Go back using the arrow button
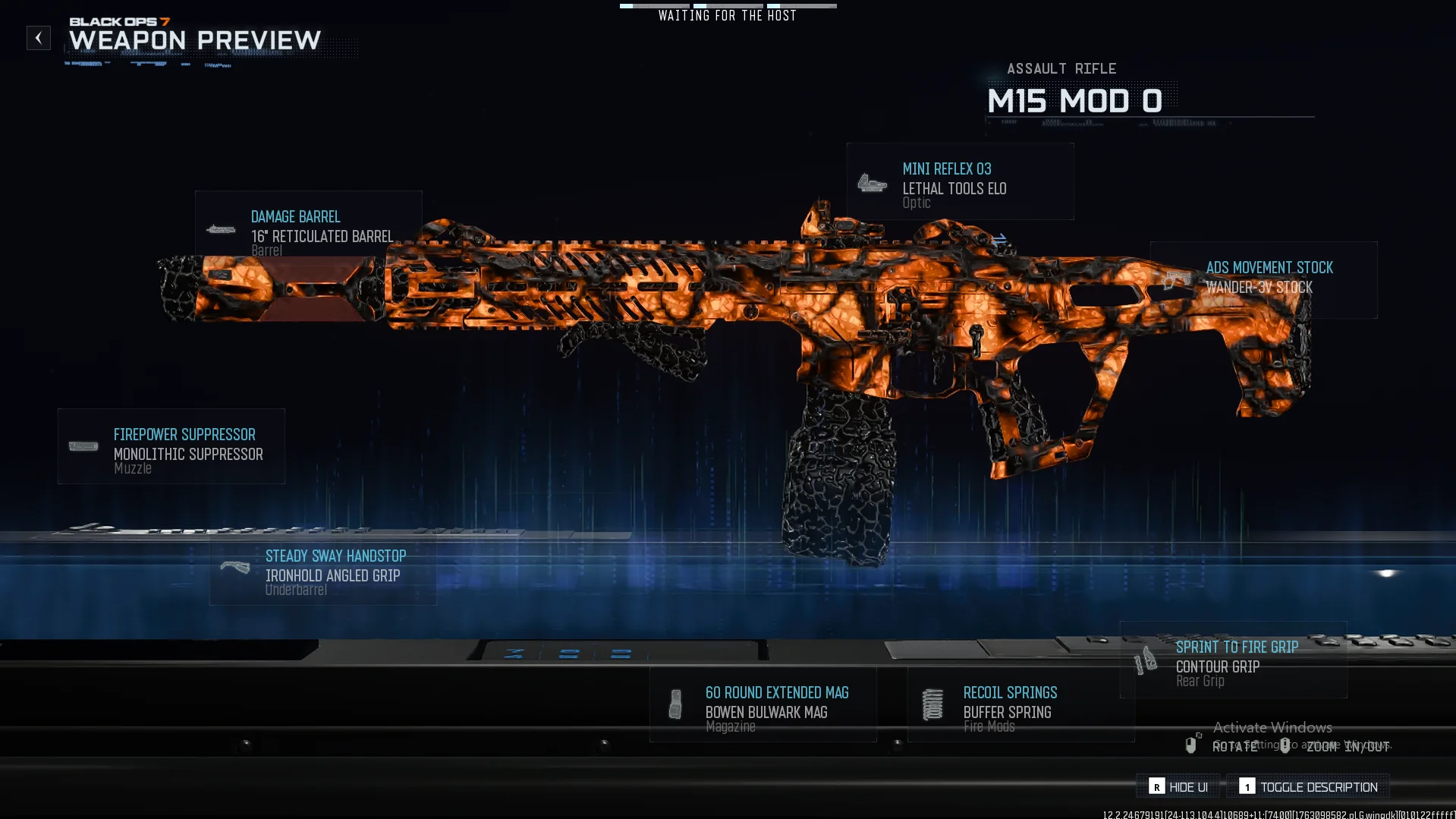This screenshot has height=819, width=1456. tap(39, 38)
